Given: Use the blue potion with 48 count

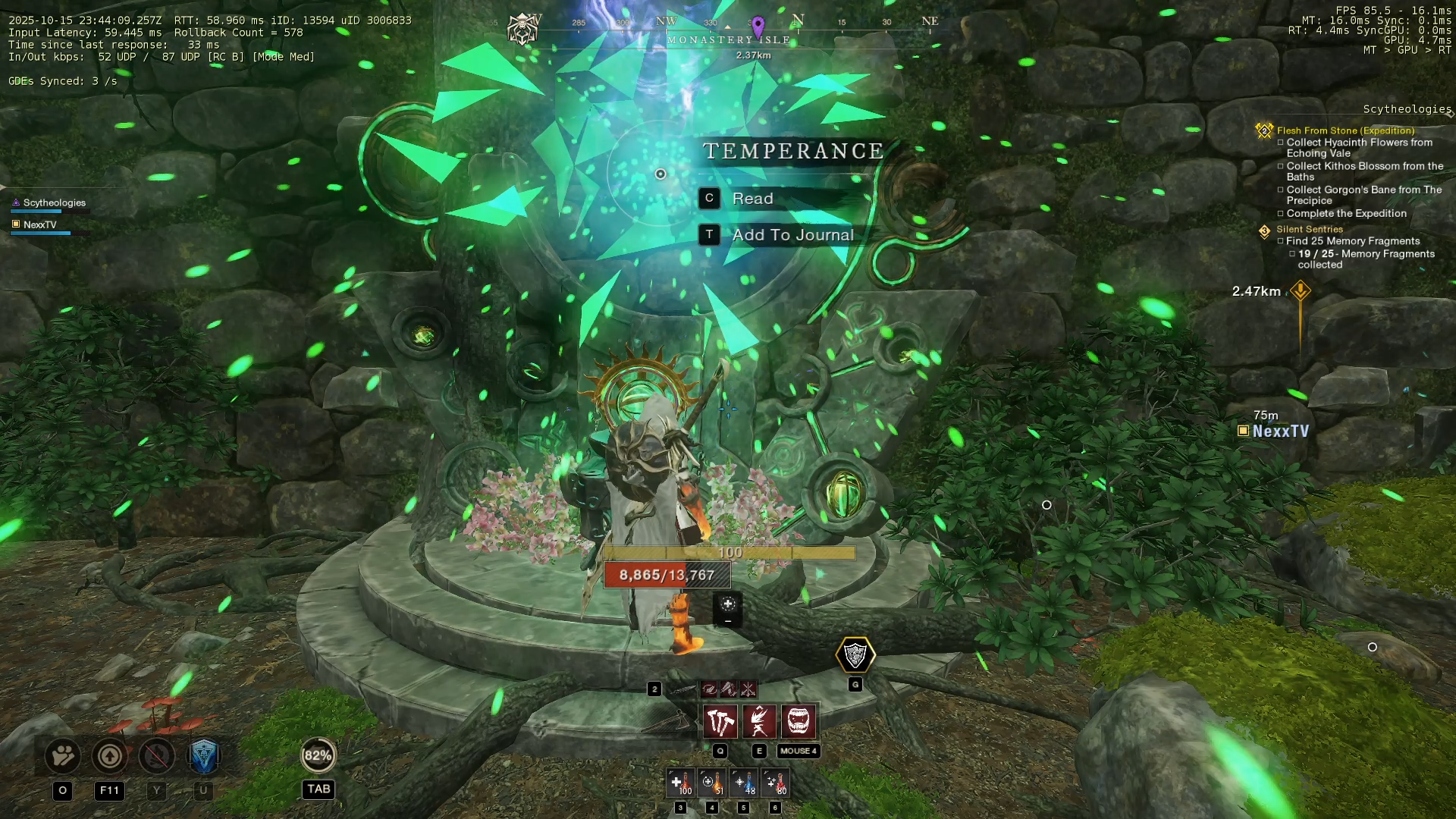Looking at the screenshot, I should tap(744, 783).
